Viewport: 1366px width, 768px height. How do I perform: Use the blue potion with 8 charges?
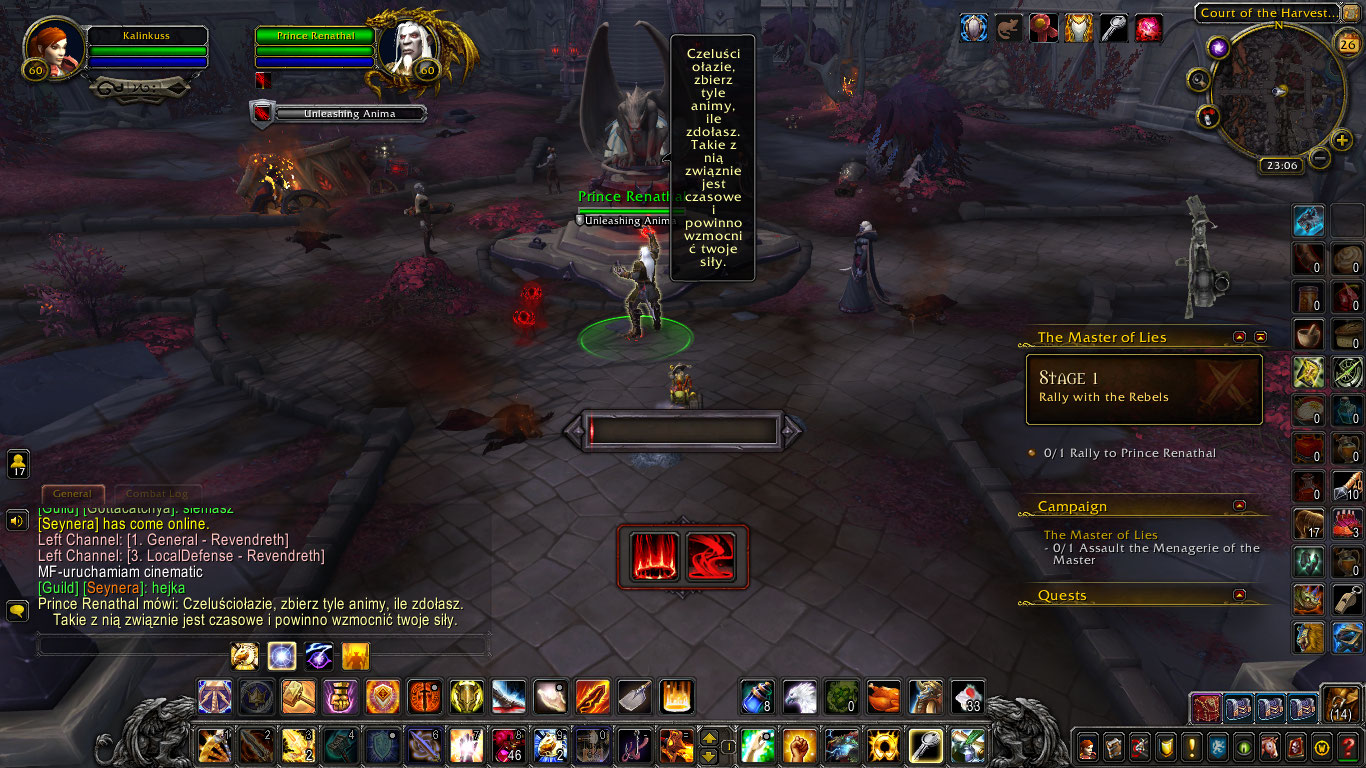tap(757, 698)
